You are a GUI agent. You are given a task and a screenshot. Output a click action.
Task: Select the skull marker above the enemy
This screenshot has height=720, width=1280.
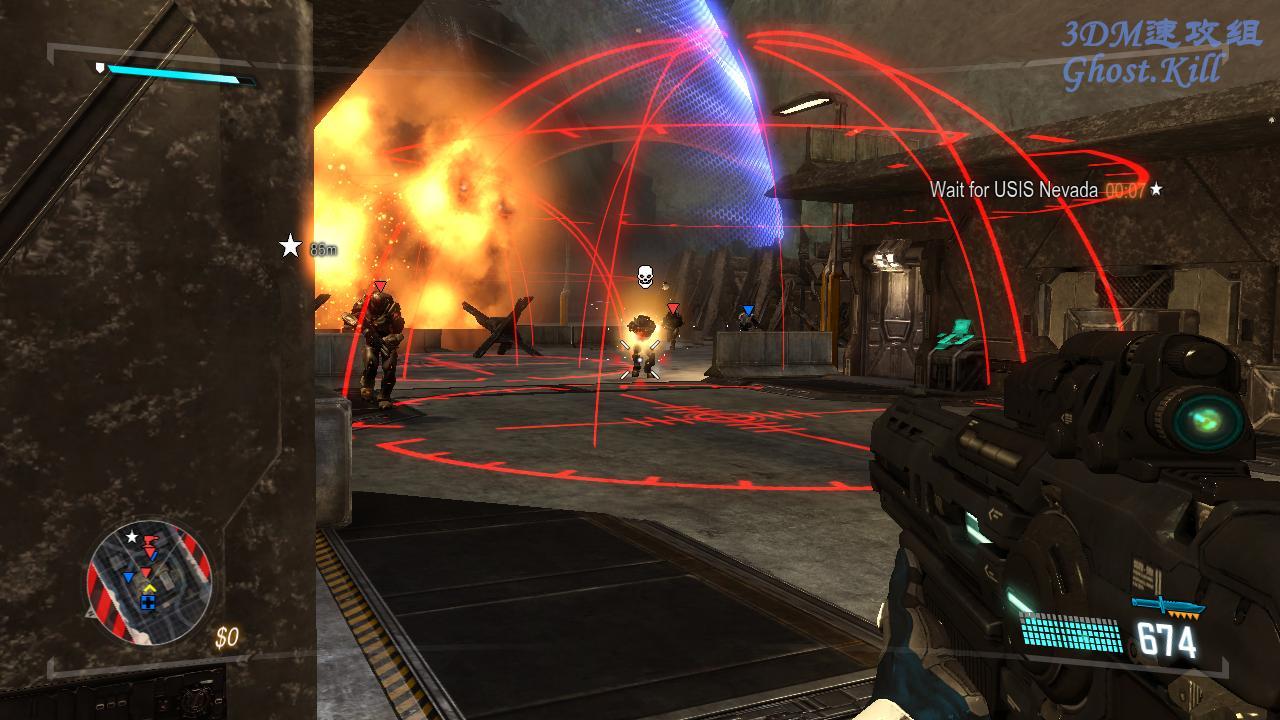pos(645,275)
